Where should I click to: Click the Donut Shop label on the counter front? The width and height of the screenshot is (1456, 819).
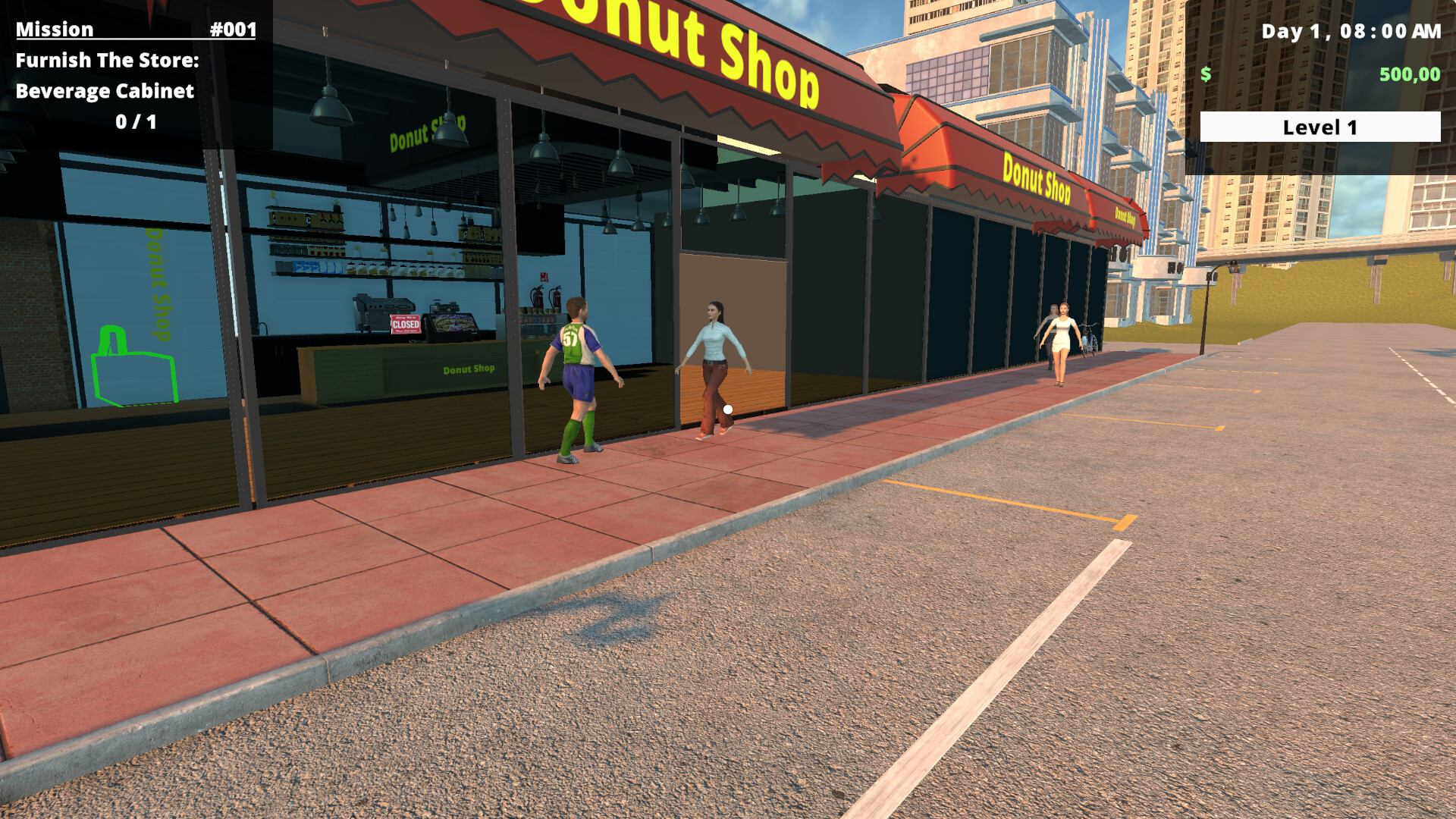tap(469, 369)
